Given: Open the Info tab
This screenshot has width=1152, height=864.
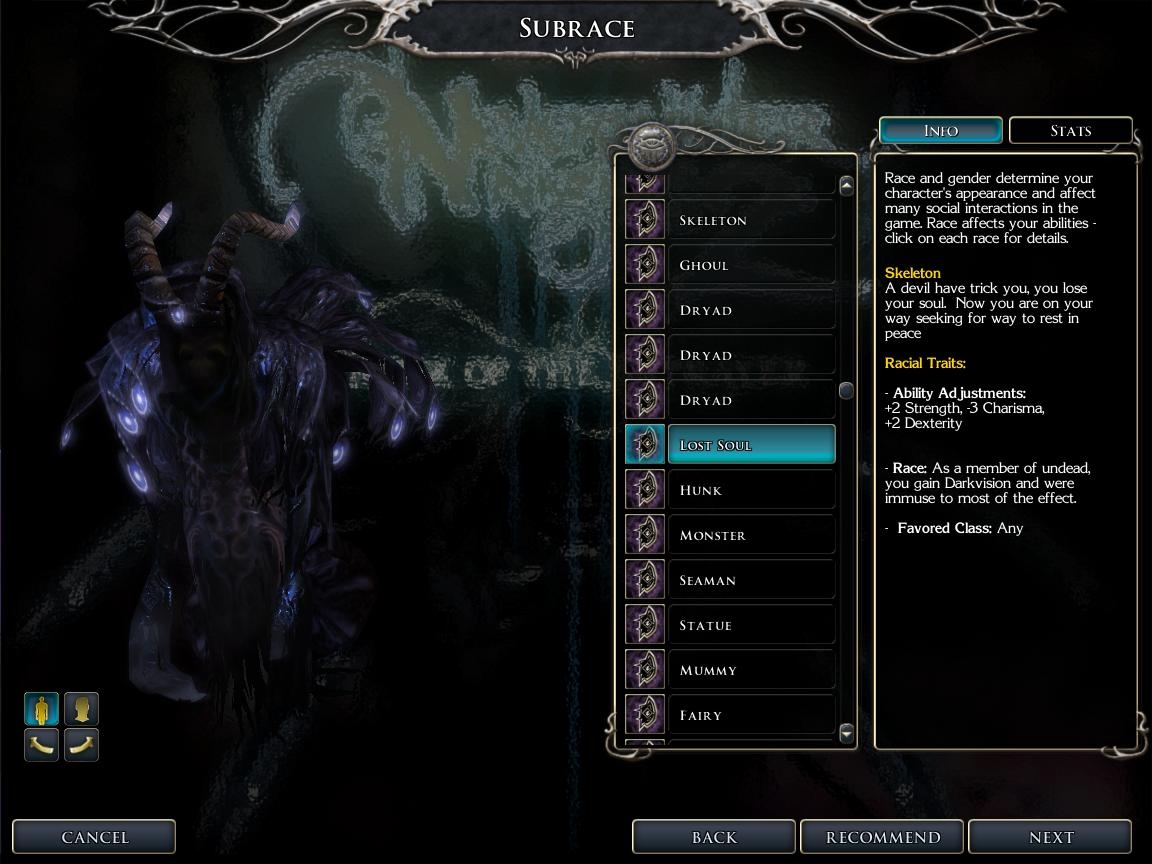Looking at the screenshot, I should point(940,131).
